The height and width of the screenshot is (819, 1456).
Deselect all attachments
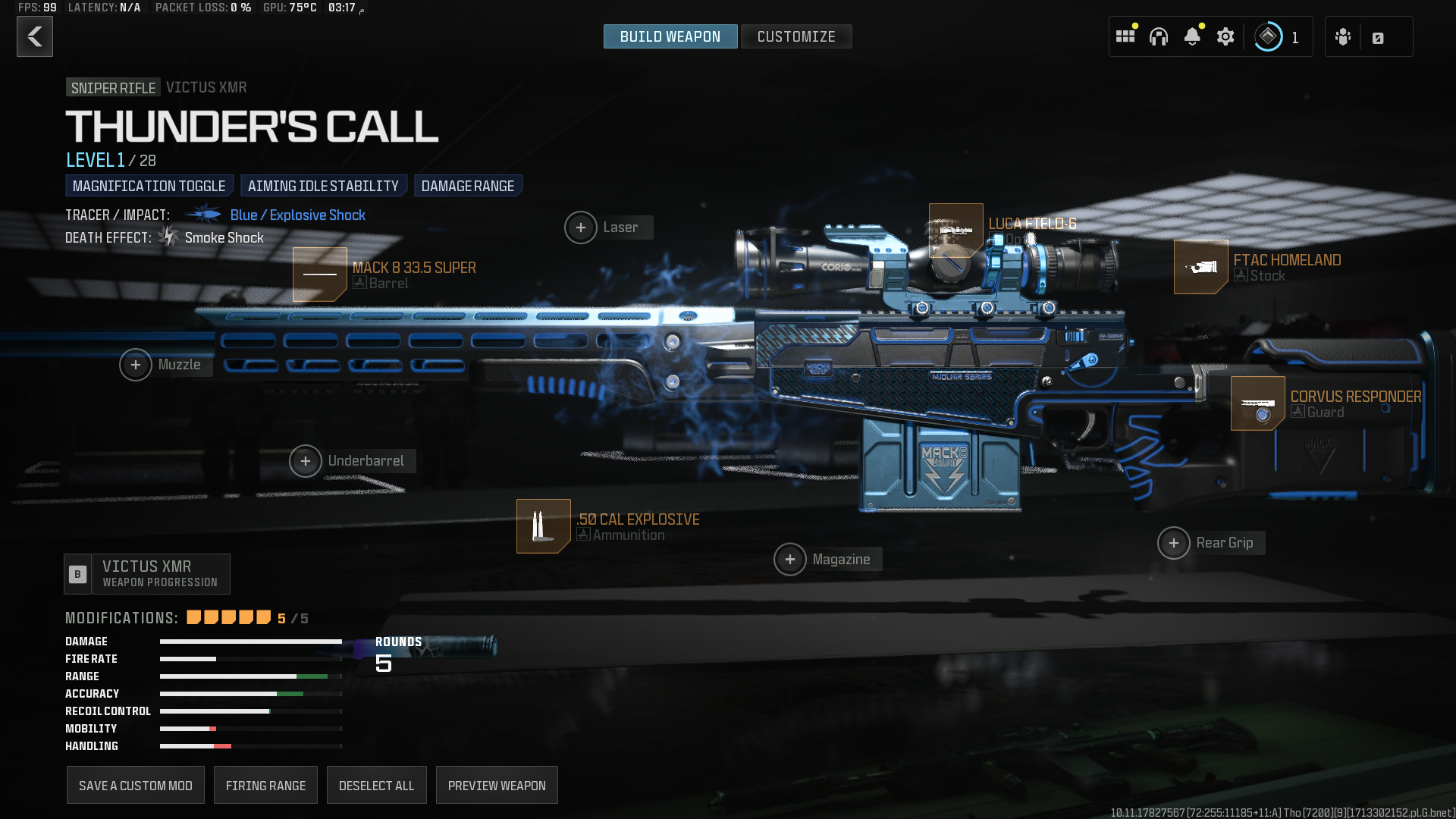point(376,786)
